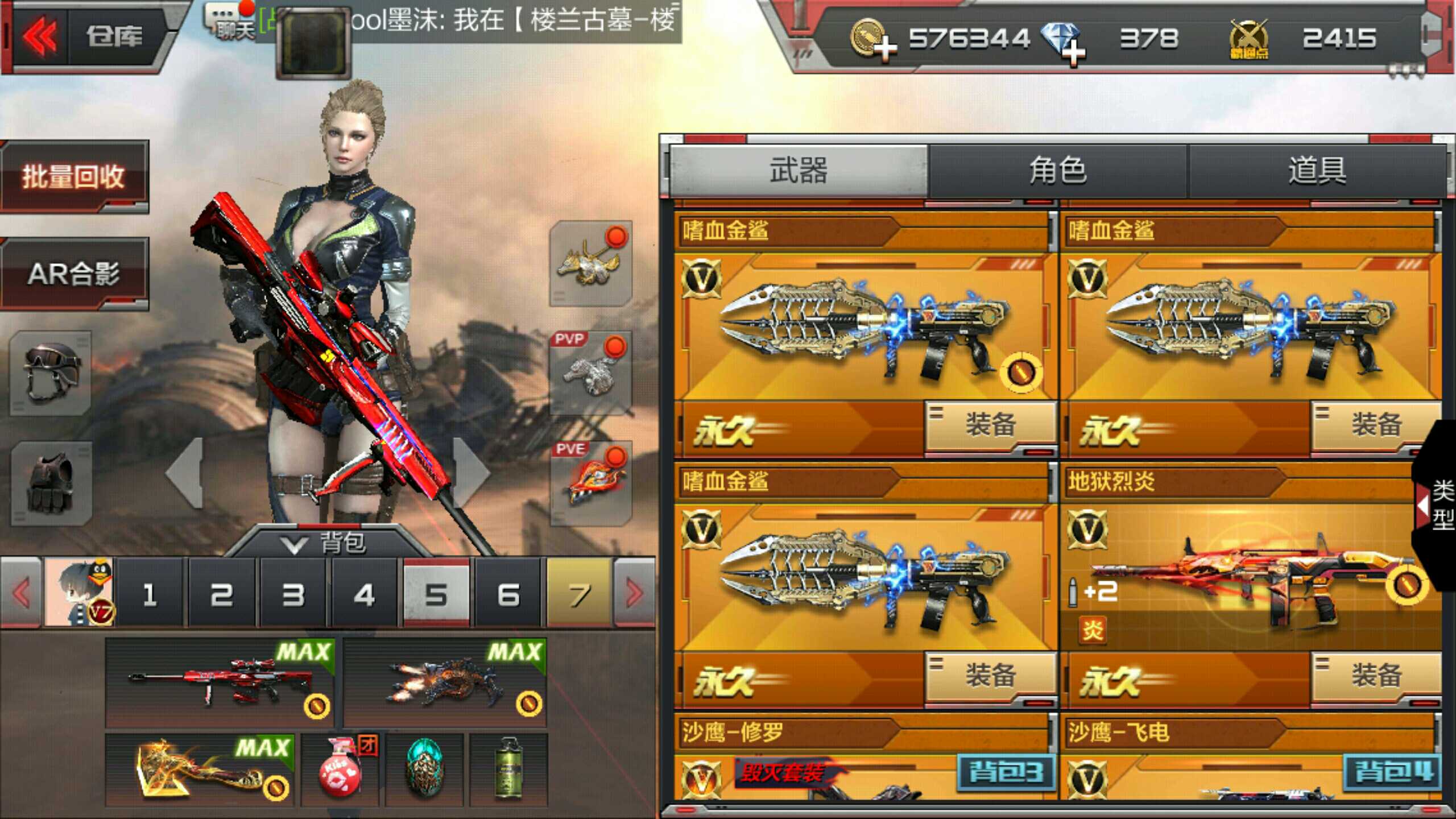Select the helmet equipment slot
This screenshot has width=1456, height=819.
(x=51, y=373)
